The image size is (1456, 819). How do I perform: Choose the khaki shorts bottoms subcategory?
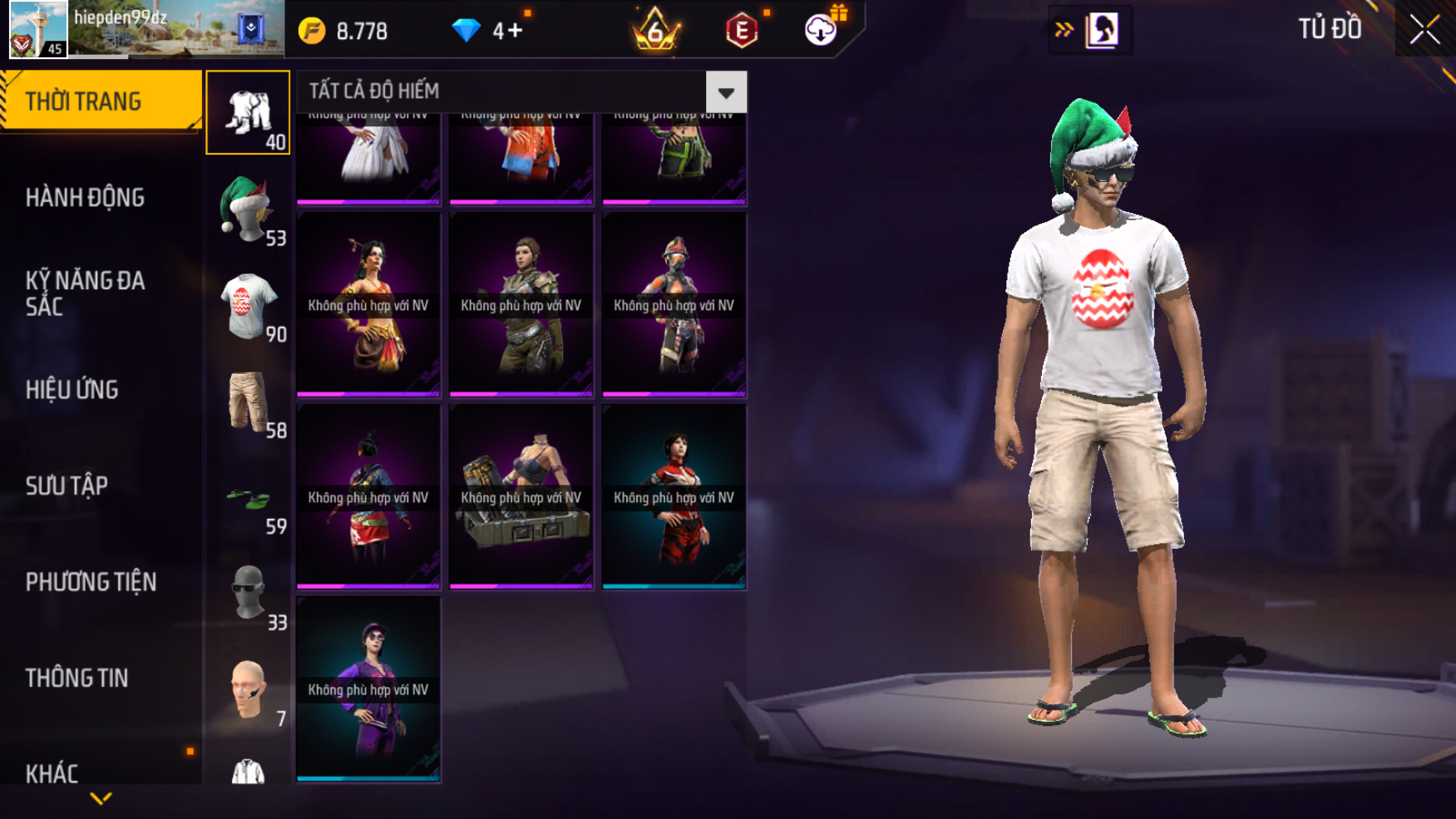click(x=248, y=402)
